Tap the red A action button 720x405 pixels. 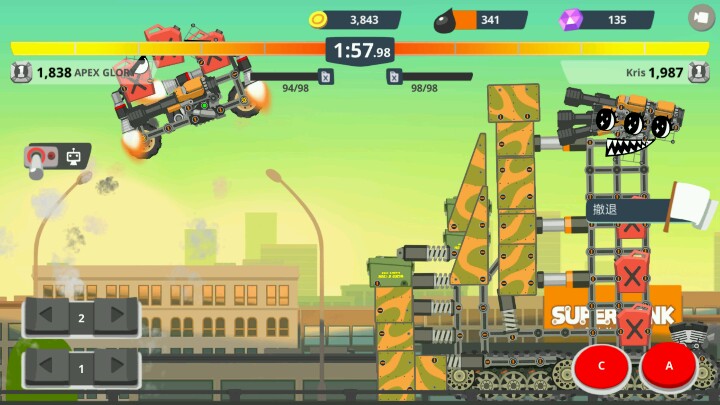point(670,366)
